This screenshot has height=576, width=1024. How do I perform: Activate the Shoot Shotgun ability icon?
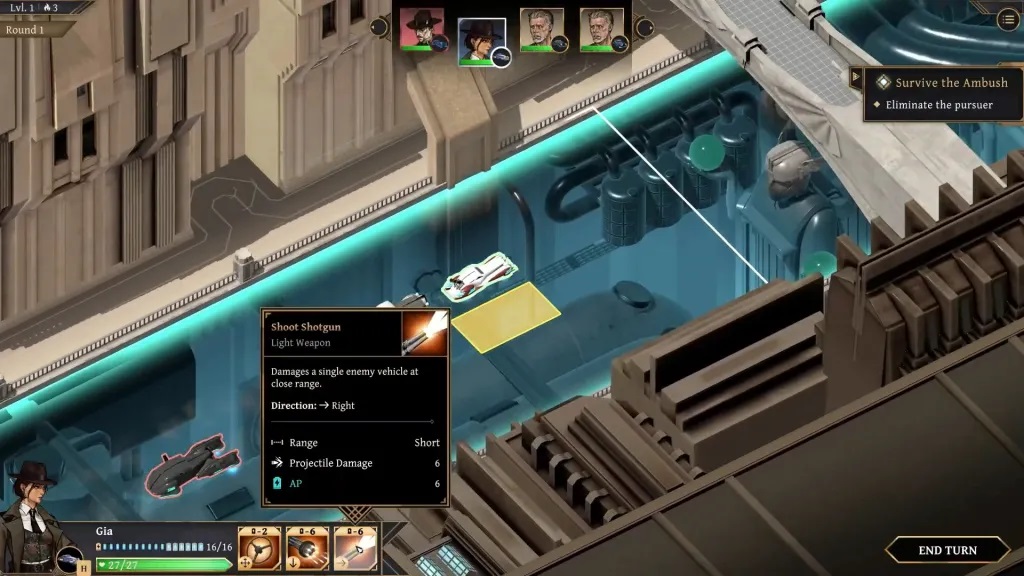(356, 548)
